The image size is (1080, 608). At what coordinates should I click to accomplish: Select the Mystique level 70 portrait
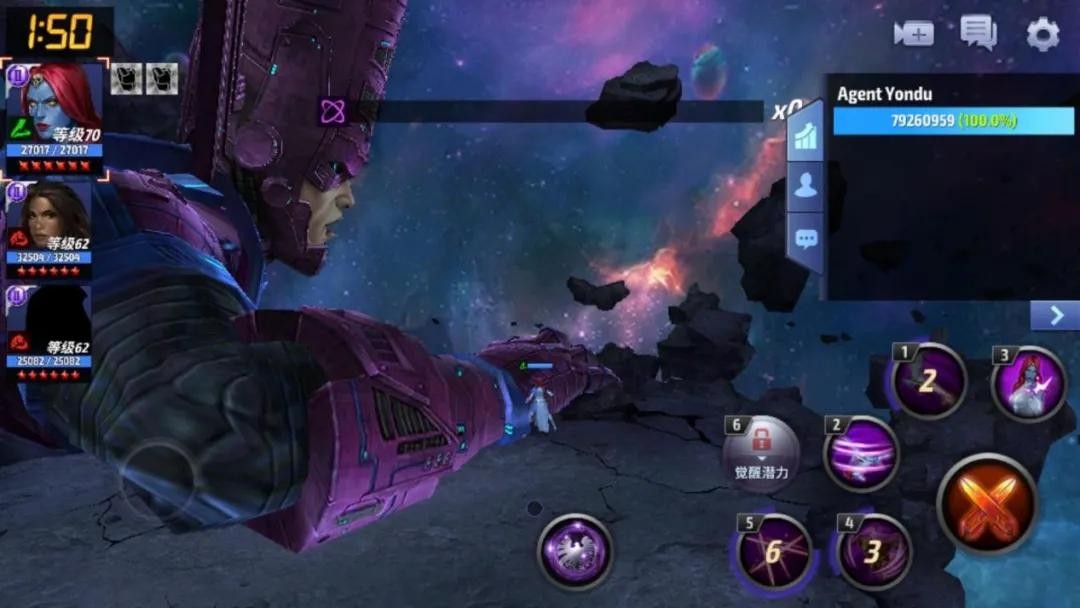[x=56, y=120]
